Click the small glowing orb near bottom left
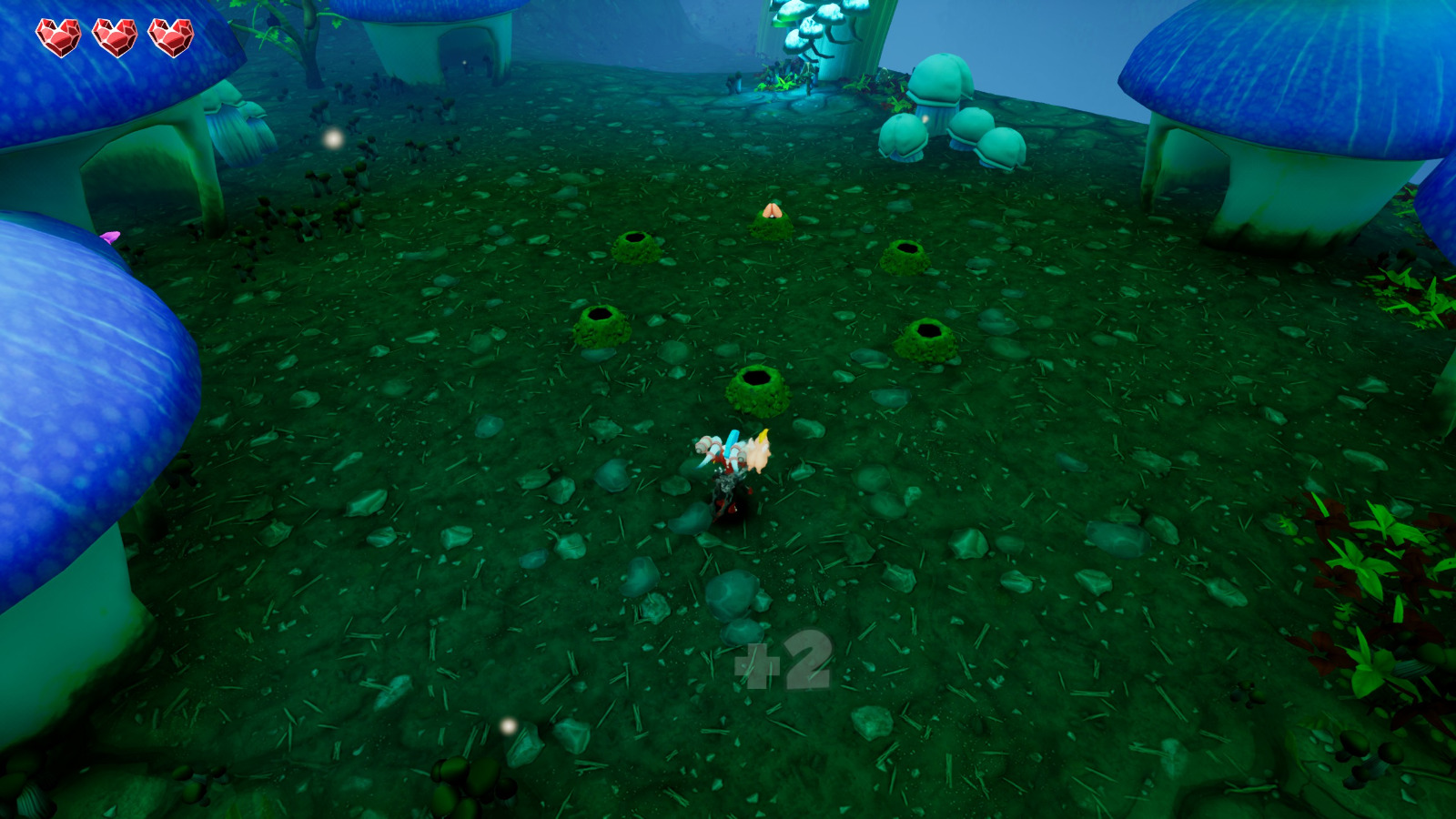Image resolution: width=1456 pixels, height=819 pixels. pyautogui.click(x=506, y=725)
